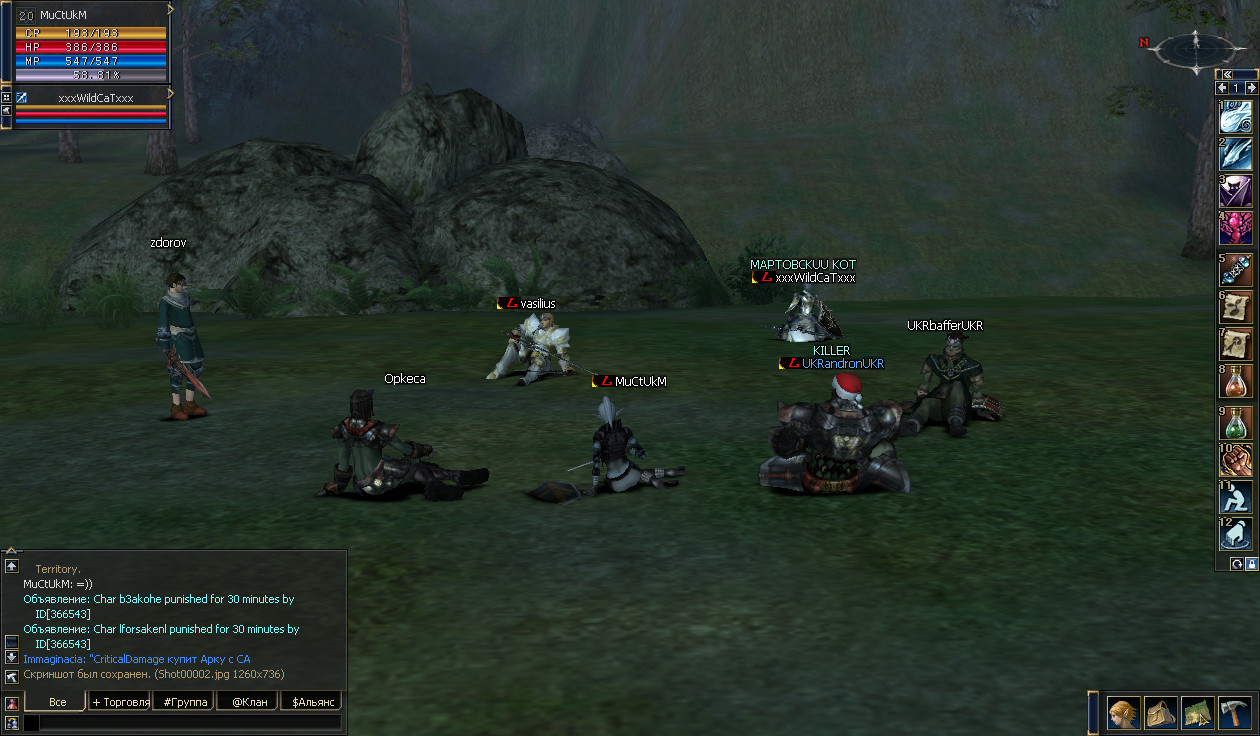Use the wind swirl skill in slot 1
1260x736 pixels.
pyautogui.click(x=1235, y=116)
